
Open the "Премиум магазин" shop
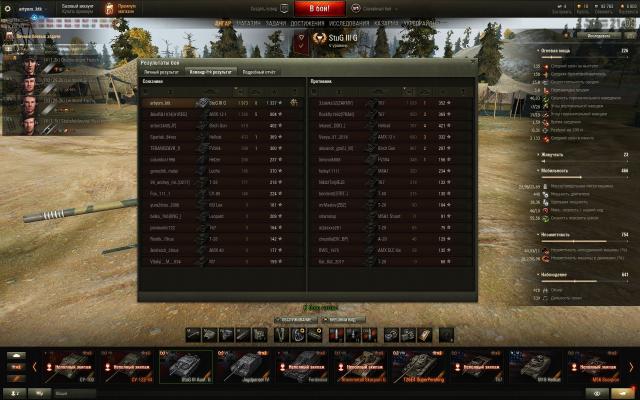coord(126,8)
